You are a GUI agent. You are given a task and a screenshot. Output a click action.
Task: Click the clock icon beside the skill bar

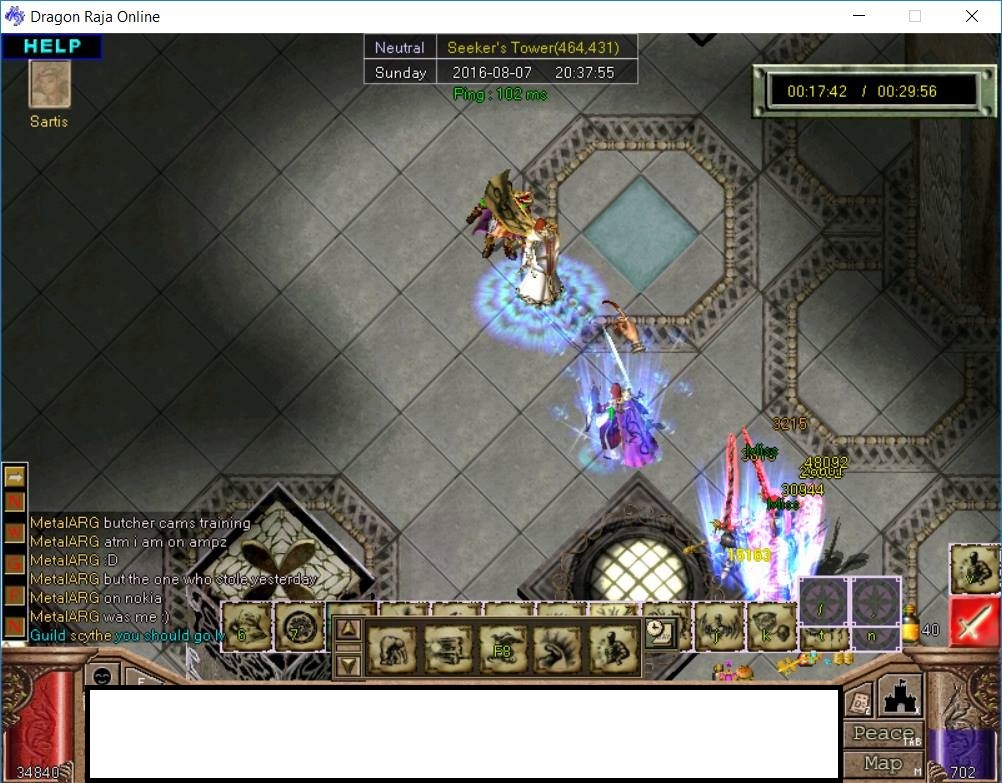659,631
